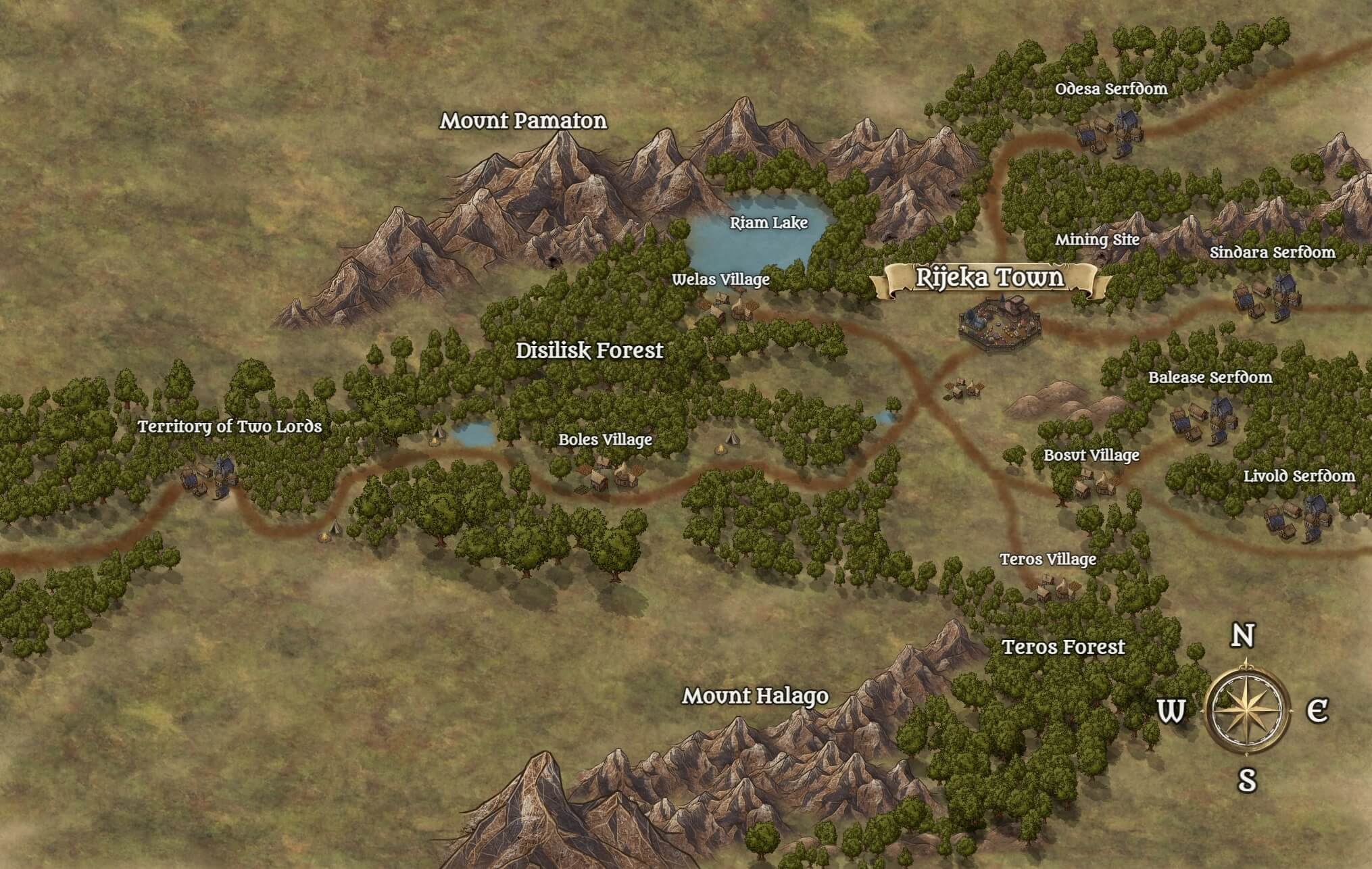Choose Teros Village on the map

pos(1048,559)
